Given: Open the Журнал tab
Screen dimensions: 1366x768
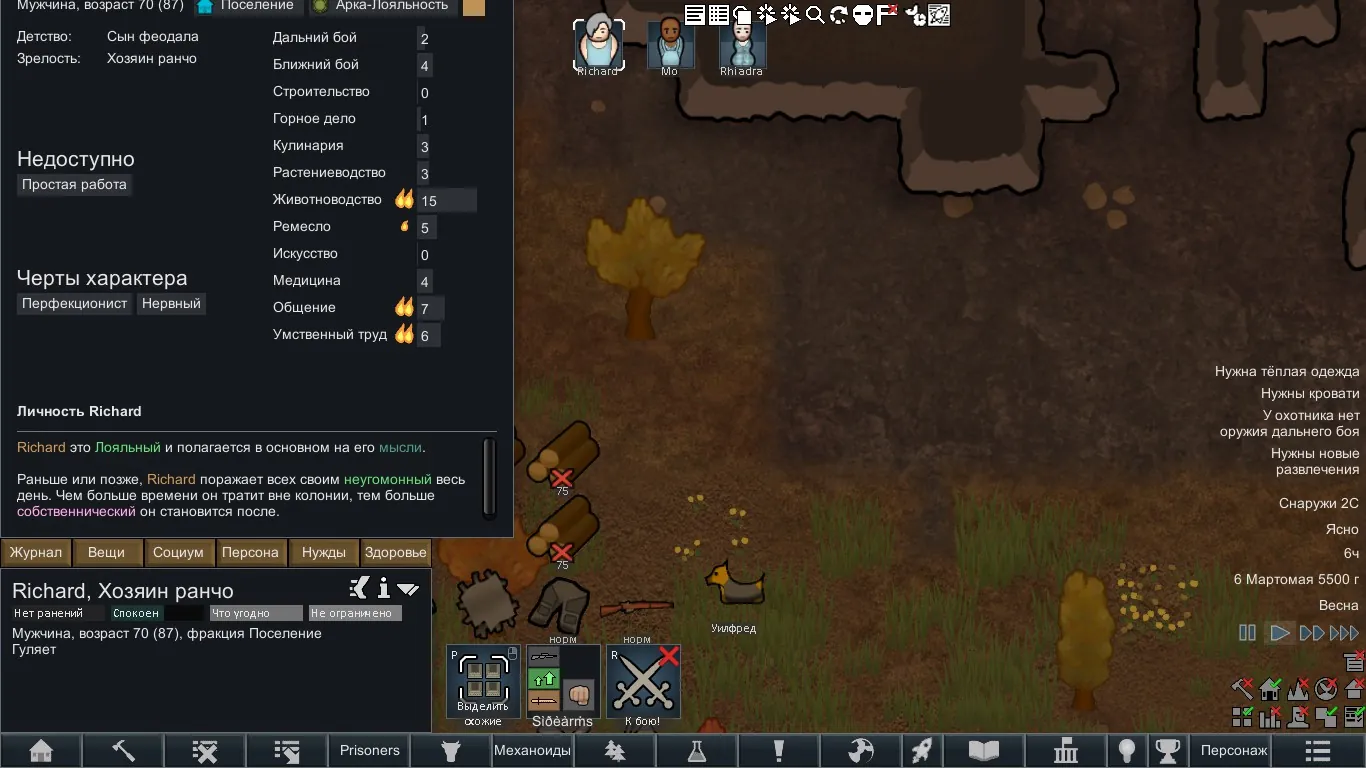Looking at the screenshot, I should coord(37,552).
